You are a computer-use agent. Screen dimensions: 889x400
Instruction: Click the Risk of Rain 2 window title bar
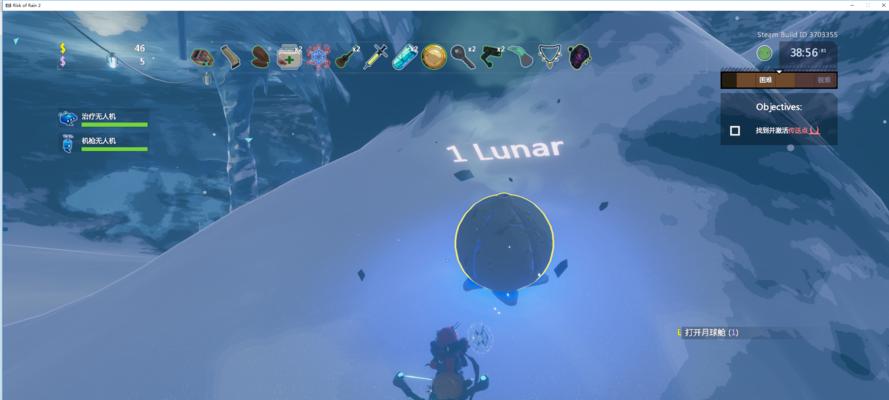[444, 5]
